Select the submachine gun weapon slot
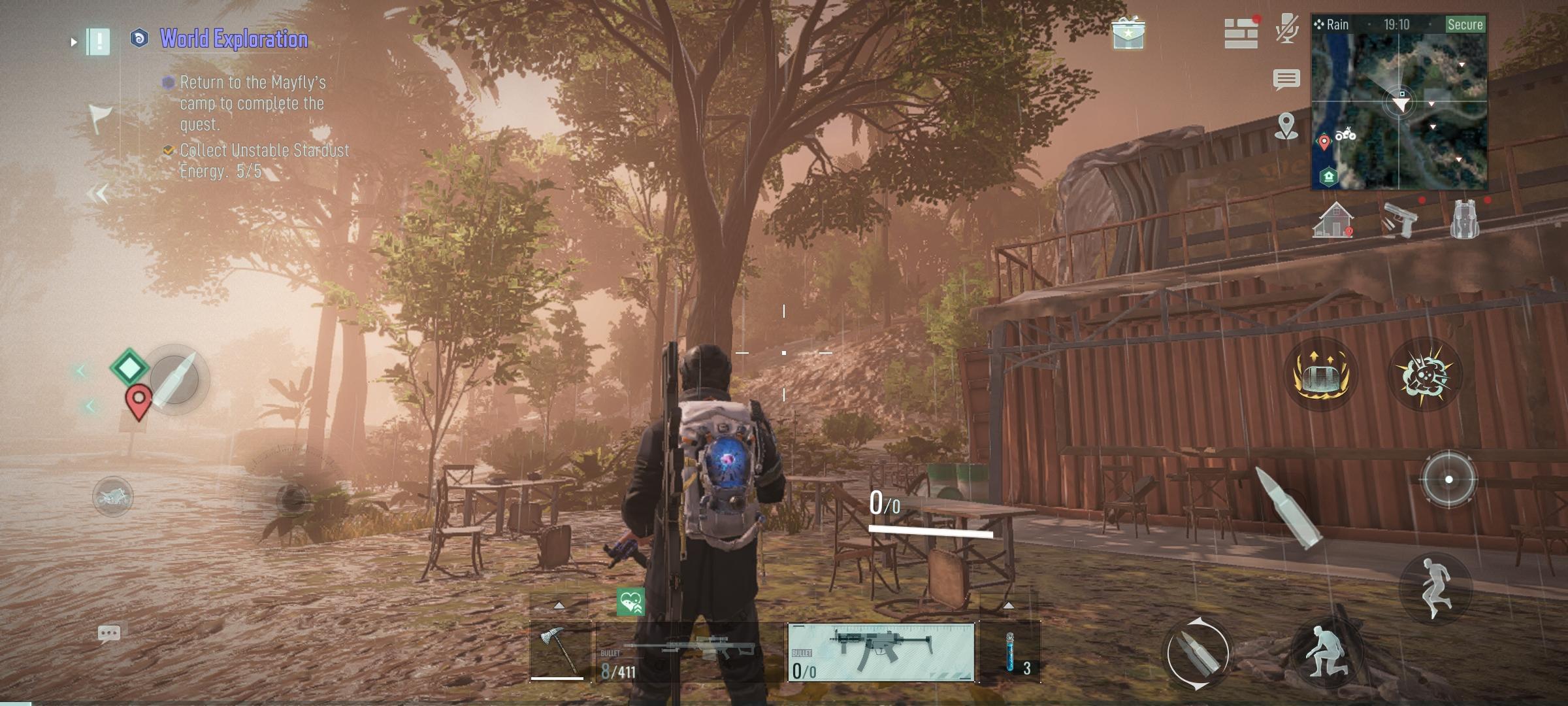 881,651
